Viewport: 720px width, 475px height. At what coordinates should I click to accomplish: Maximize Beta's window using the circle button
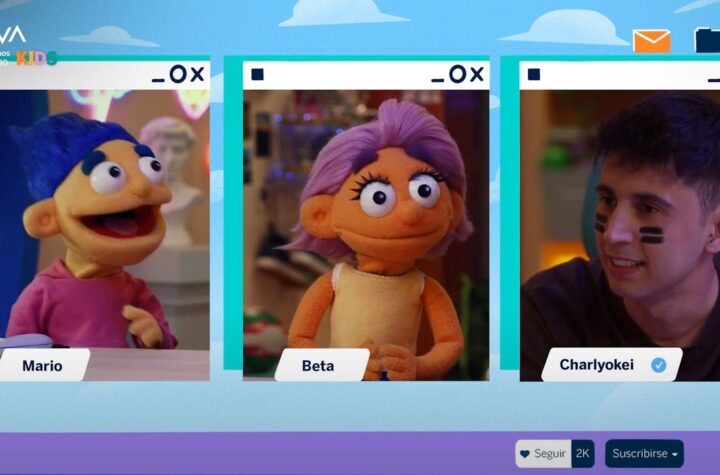(457, 74)
